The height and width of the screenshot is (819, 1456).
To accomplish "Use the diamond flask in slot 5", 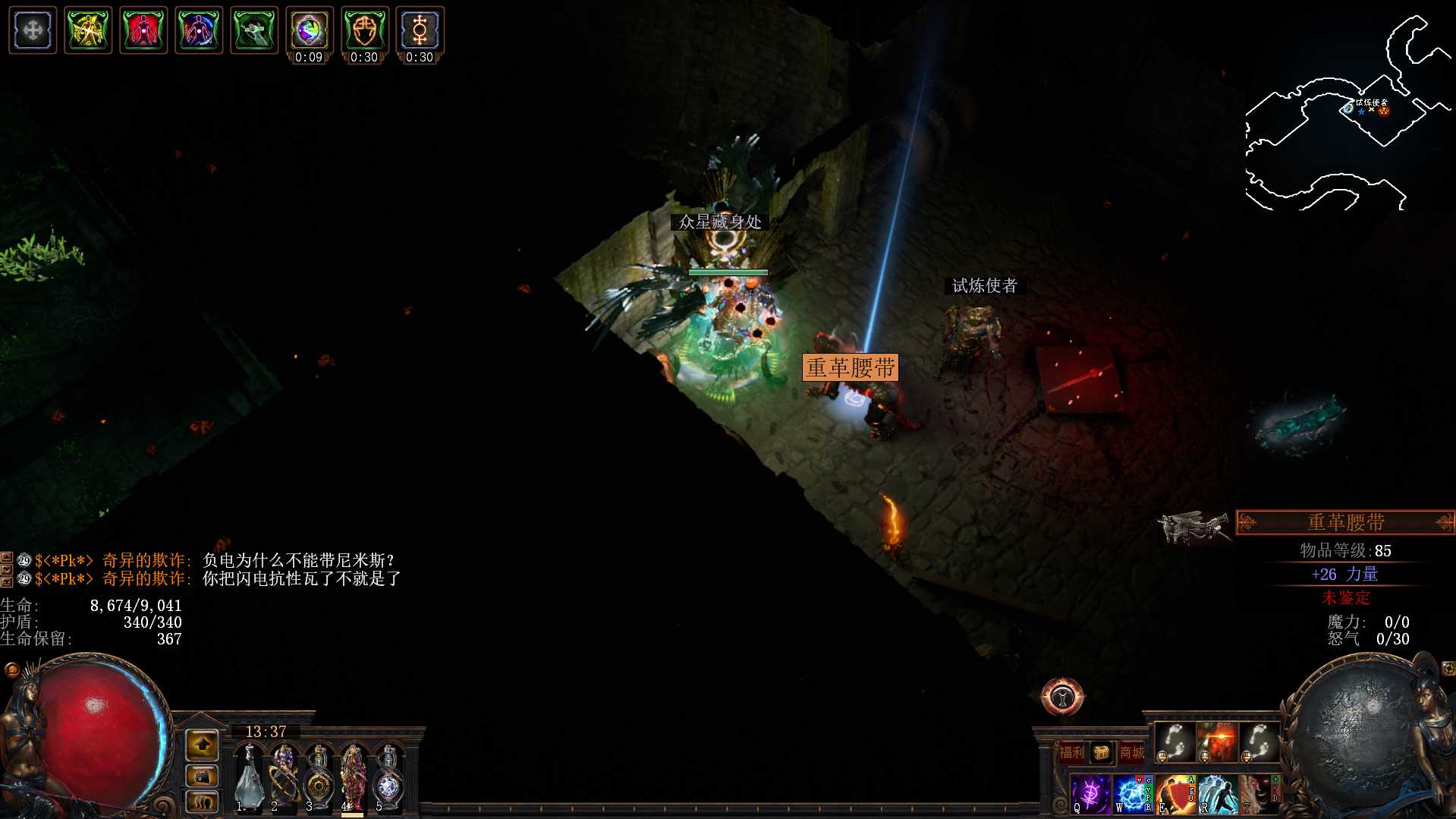I will [x=388, y=778].
